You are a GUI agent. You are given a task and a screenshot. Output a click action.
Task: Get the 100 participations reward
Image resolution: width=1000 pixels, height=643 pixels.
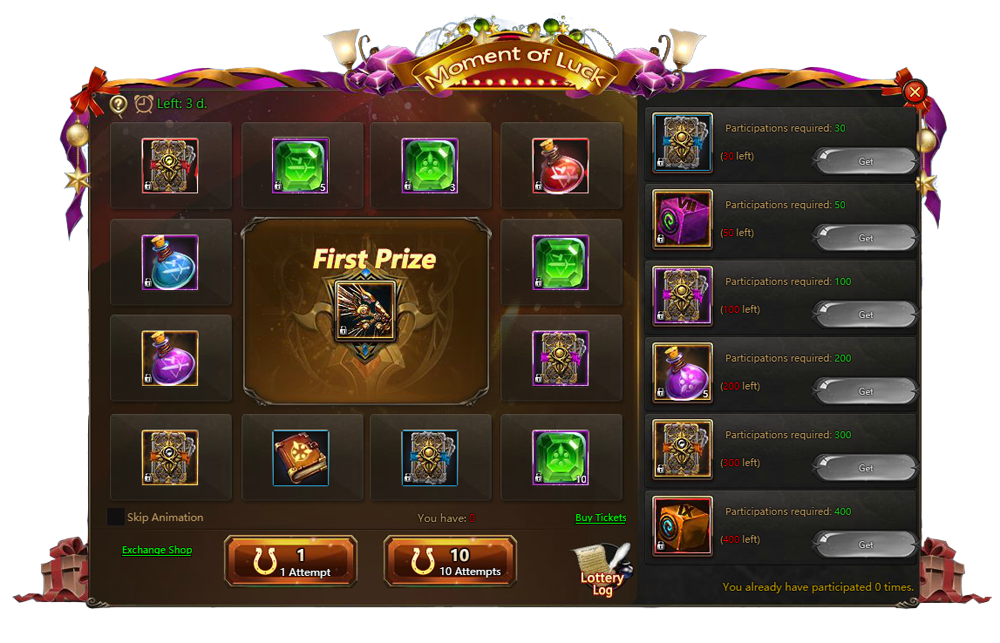pyautogui.click(x=866, y=315)
